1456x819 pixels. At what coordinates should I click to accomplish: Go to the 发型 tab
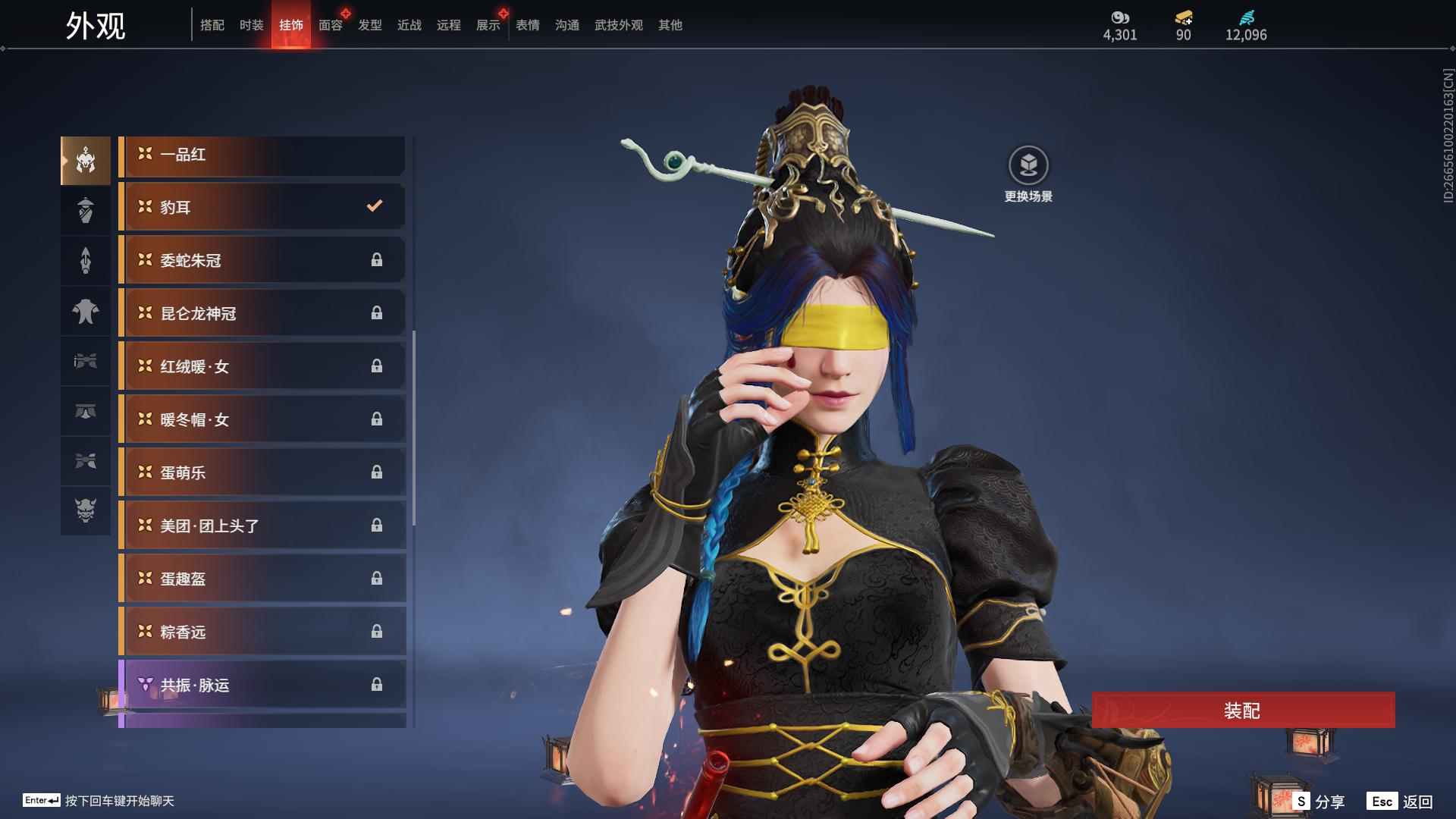point(369,25)
